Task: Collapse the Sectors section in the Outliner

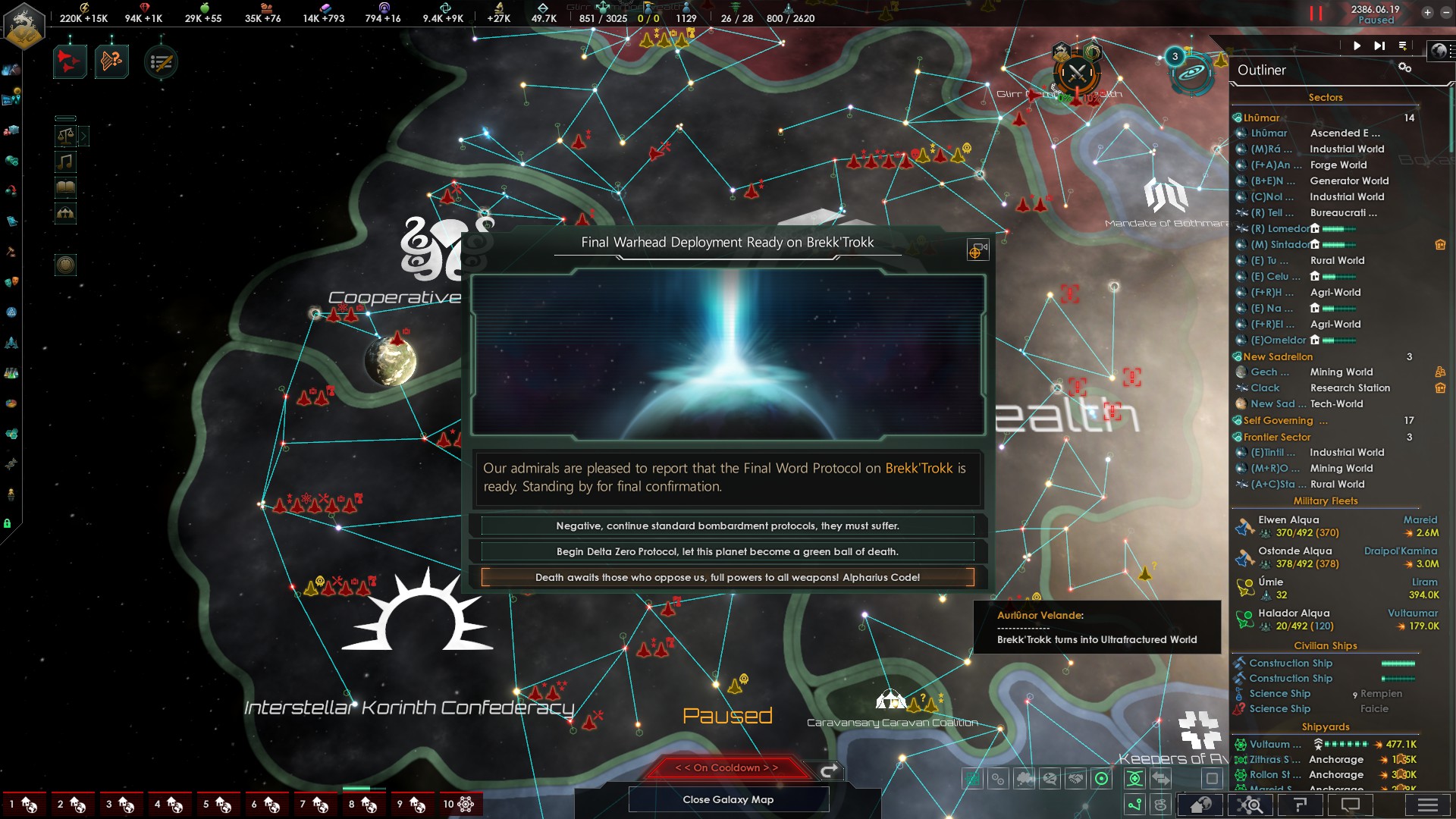Action: click(x=1326, y=97)
